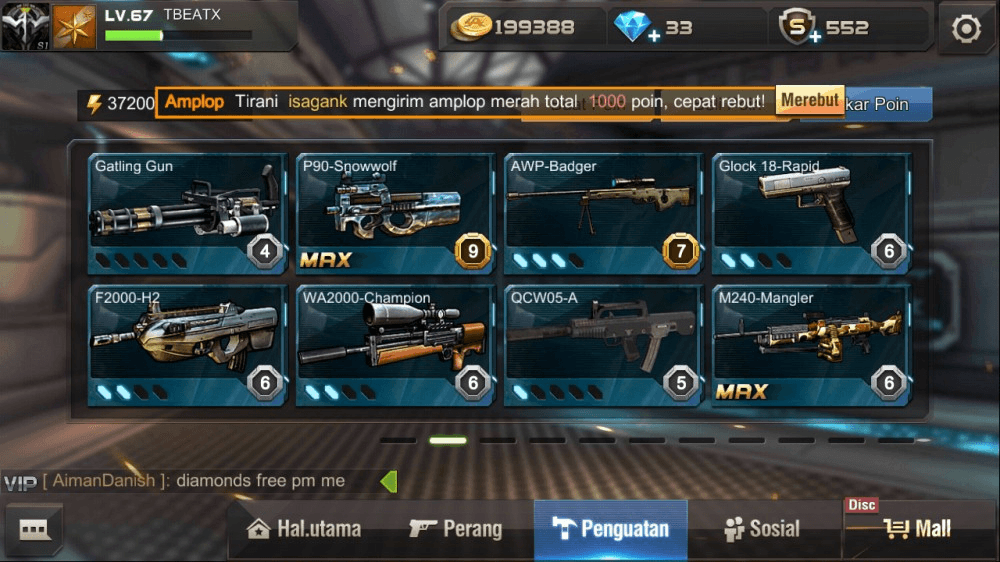
Task: Add S coins with plus icon
Action: point(815,36)
